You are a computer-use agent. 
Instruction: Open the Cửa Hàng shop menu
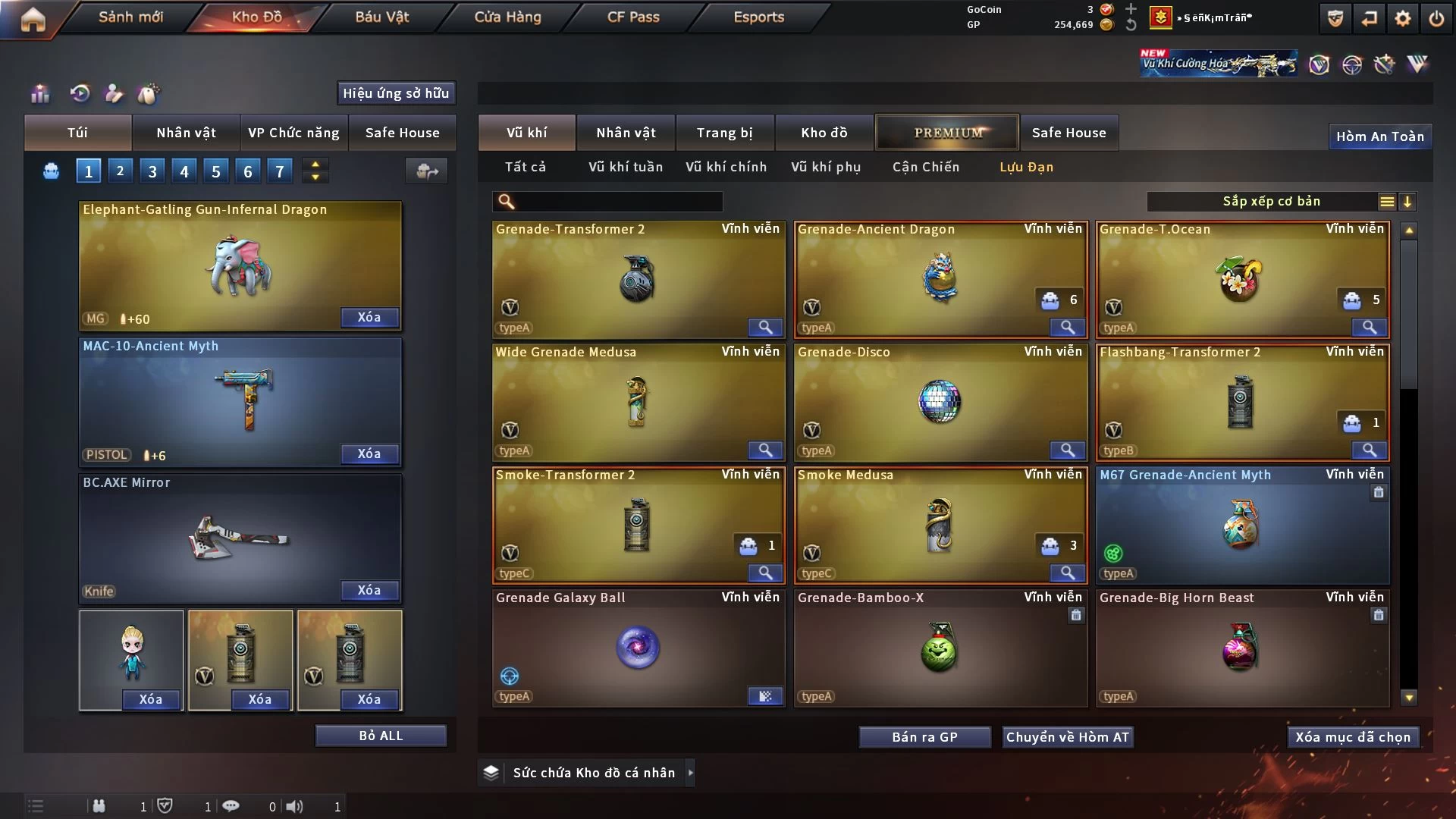pos(507,17)
